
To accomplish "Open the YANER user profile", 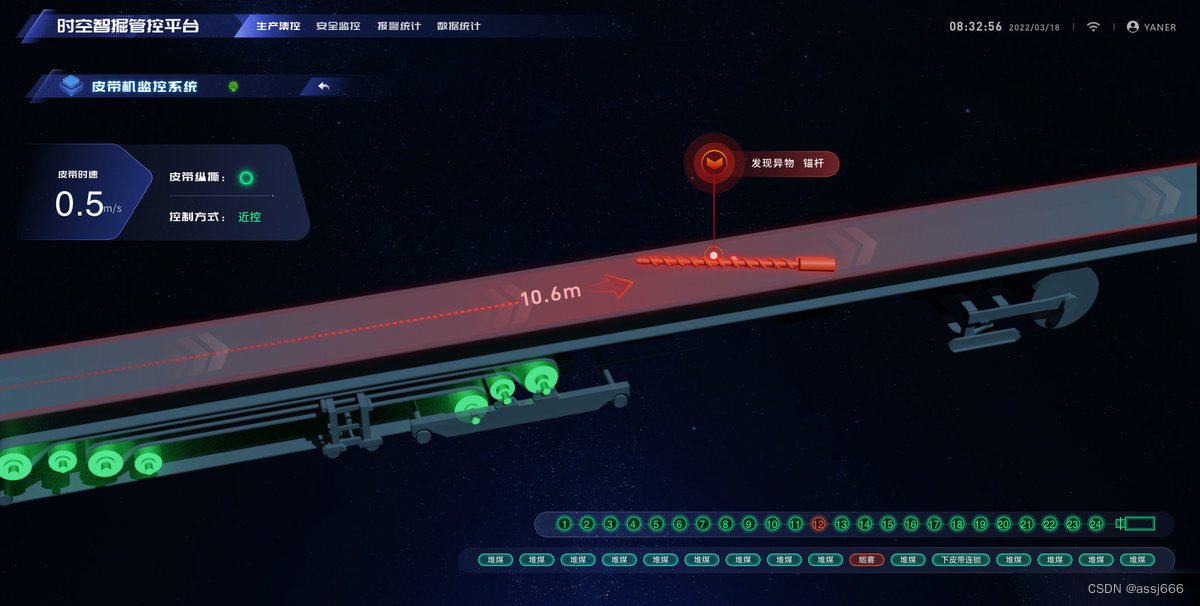I will [x=1152, y=27].
